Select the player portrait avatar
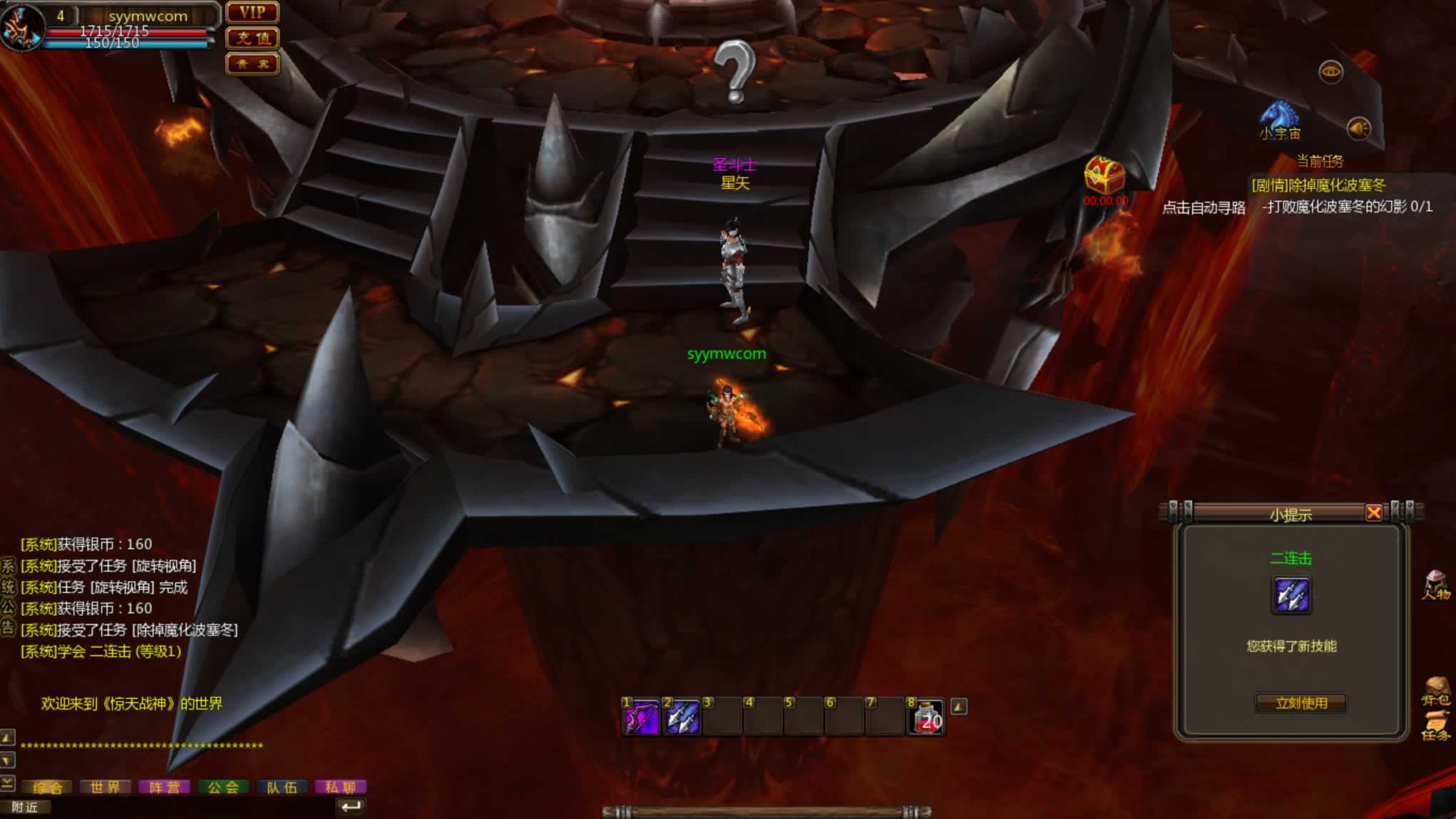Viewport: 1456px width, 819px height. click(x=21, y=27)
